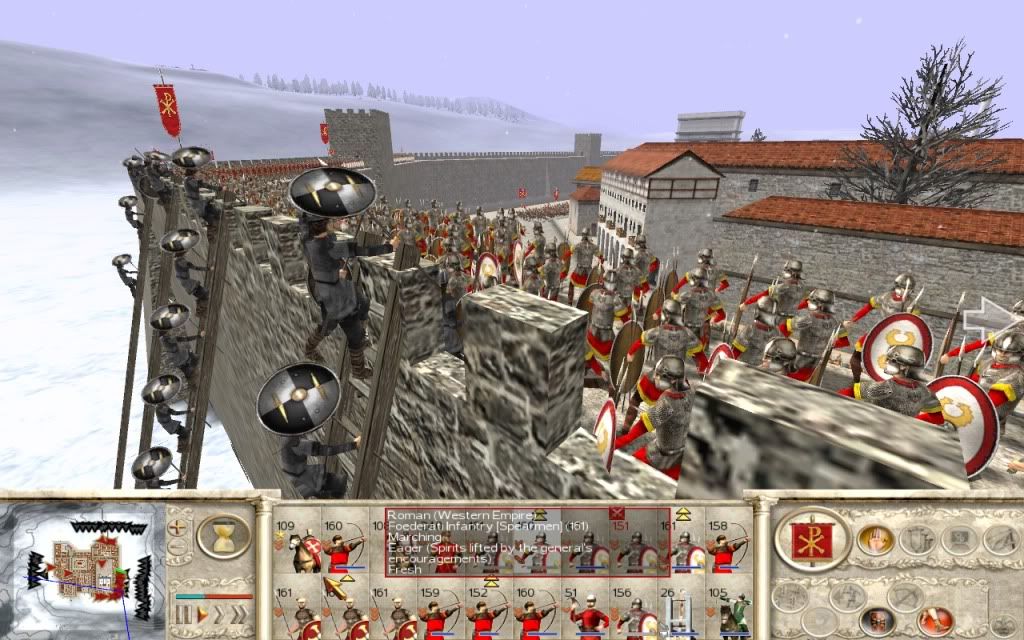Zoom in the minimap with the plus button

coord(178,525)
